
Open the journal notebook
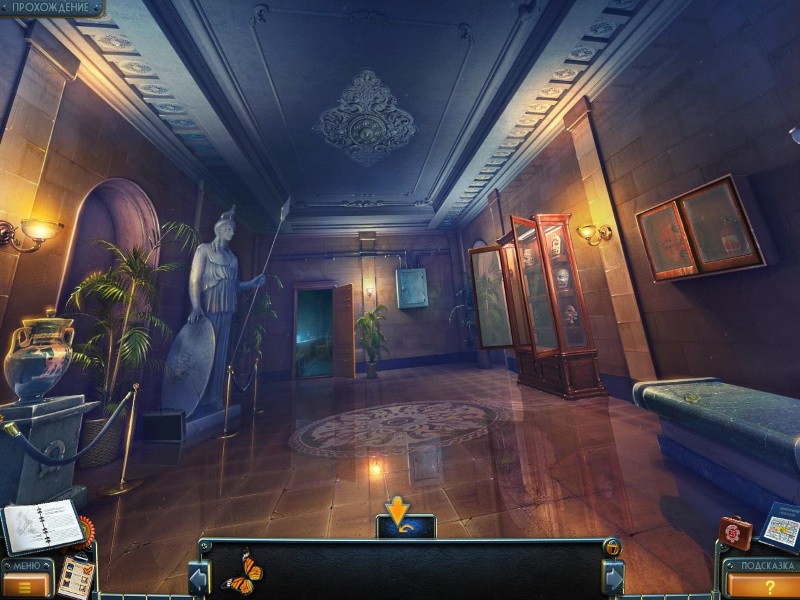pyautogui.click(x=42, y=524)
